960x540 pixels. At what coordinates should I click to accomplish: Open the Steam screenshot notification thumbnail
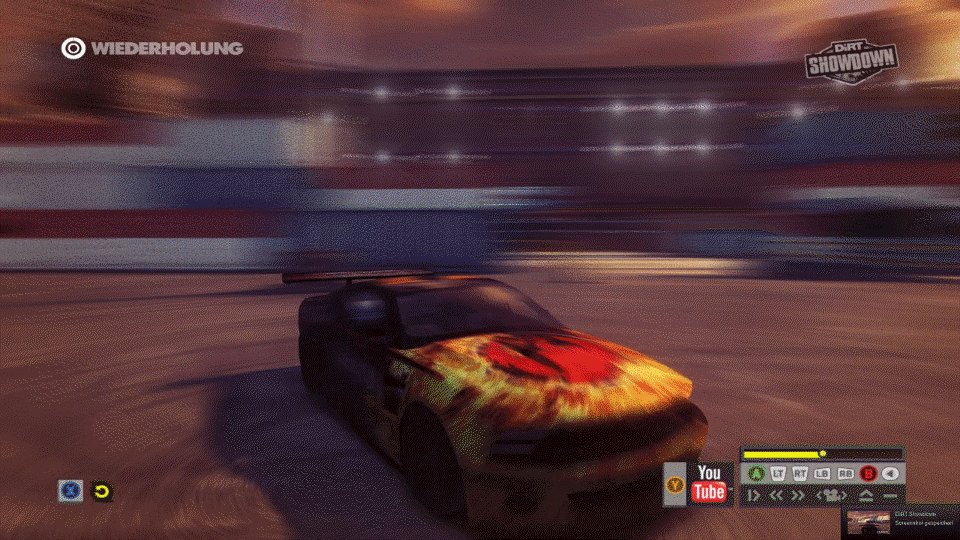coord(869,522)
